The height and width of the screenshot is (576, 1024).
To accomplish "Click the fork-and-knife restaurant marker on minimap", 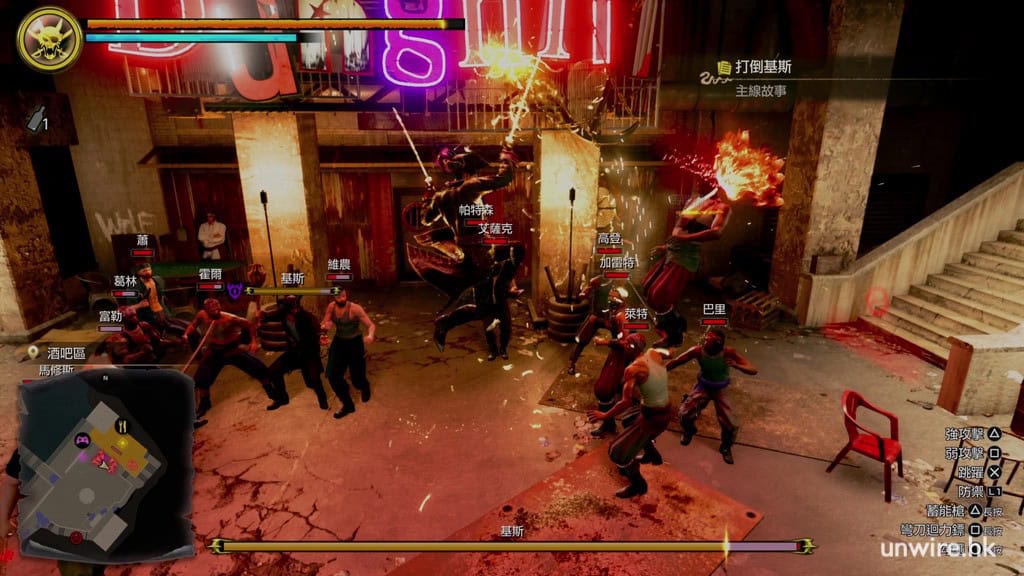I will click(x=123, y=425).
